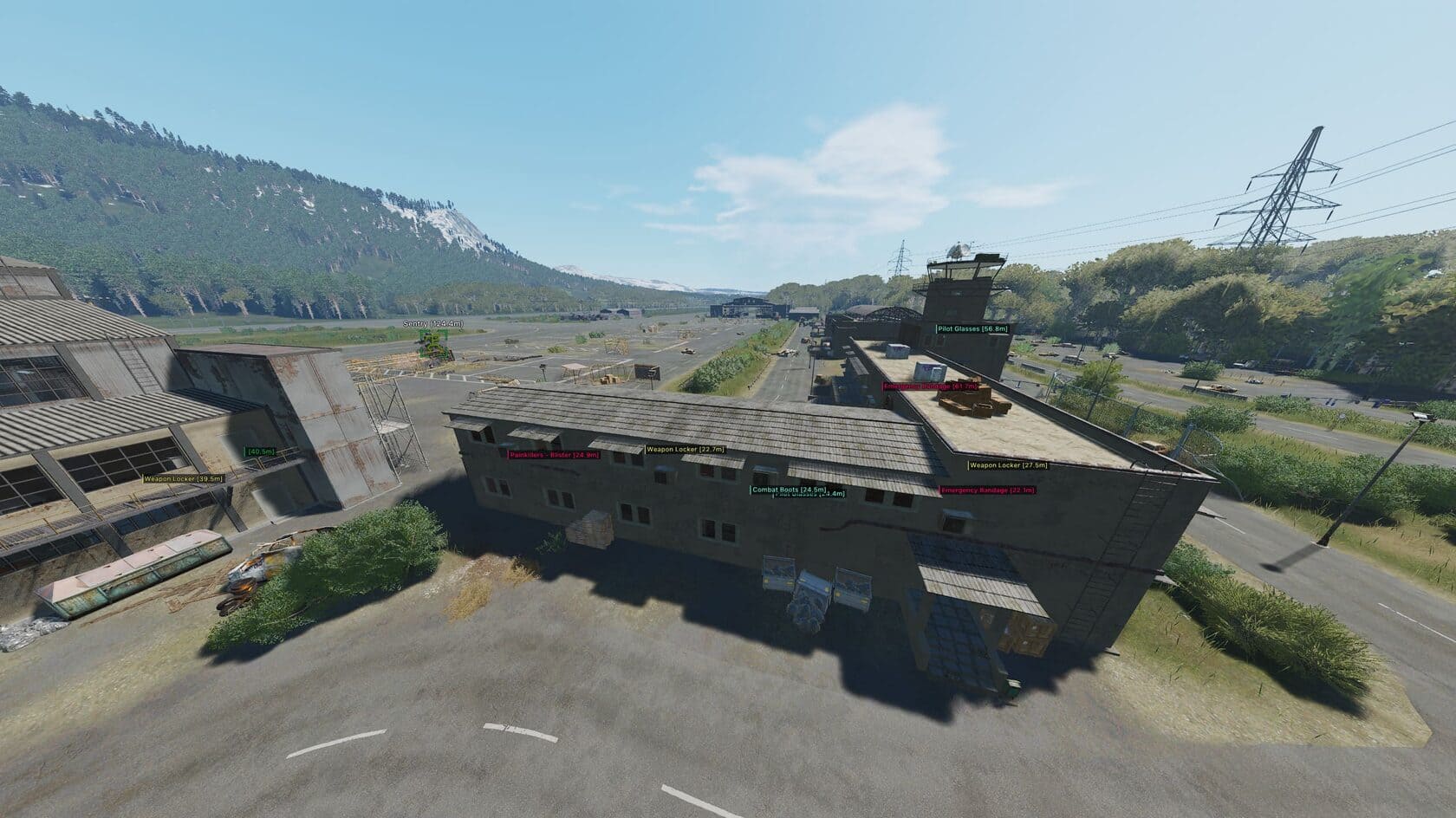Image resolution: width=1456 pixels, height=818 pixels.
Task: Click the Weapon Locker [22.7m] label
Action: (x=685, y=450)
